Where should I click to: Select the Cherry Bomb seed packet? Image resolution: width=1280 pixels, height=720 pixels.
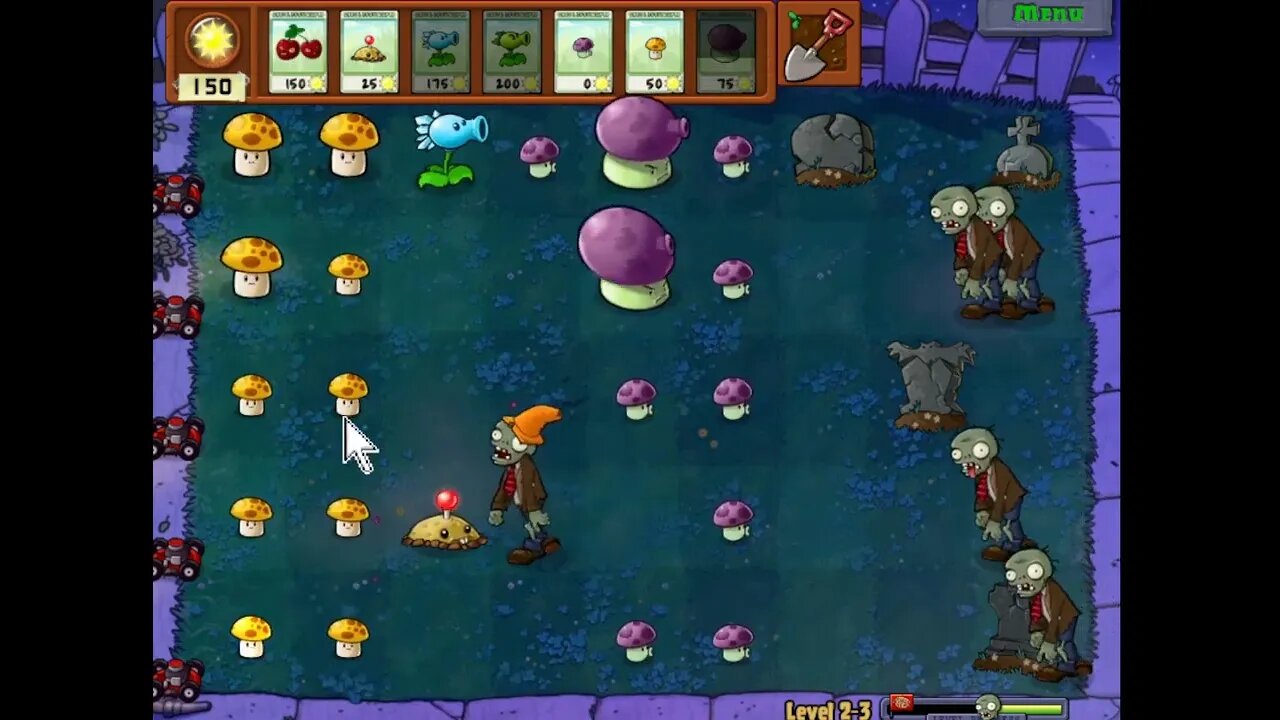[x=298, y=50]
